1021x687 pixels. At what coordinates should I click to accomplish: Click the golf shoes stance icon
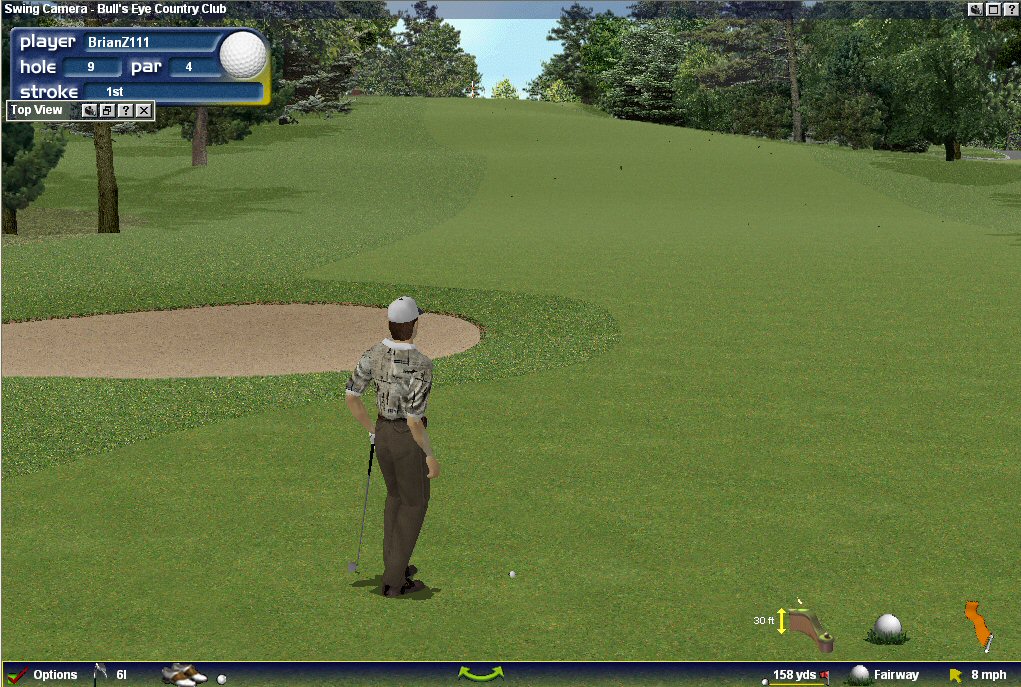[x=183, y=675]
